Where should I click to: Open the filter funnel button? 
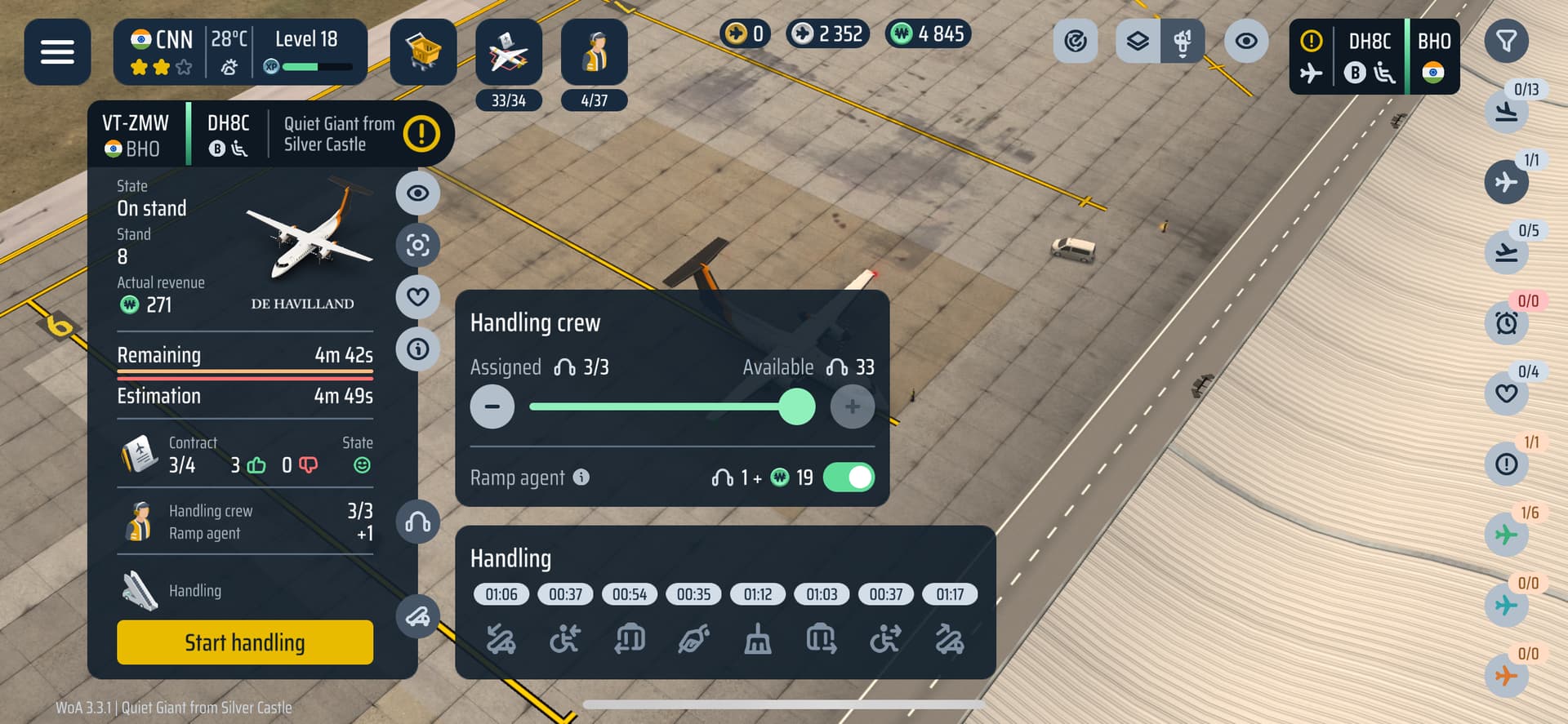tap(1506, 41)
